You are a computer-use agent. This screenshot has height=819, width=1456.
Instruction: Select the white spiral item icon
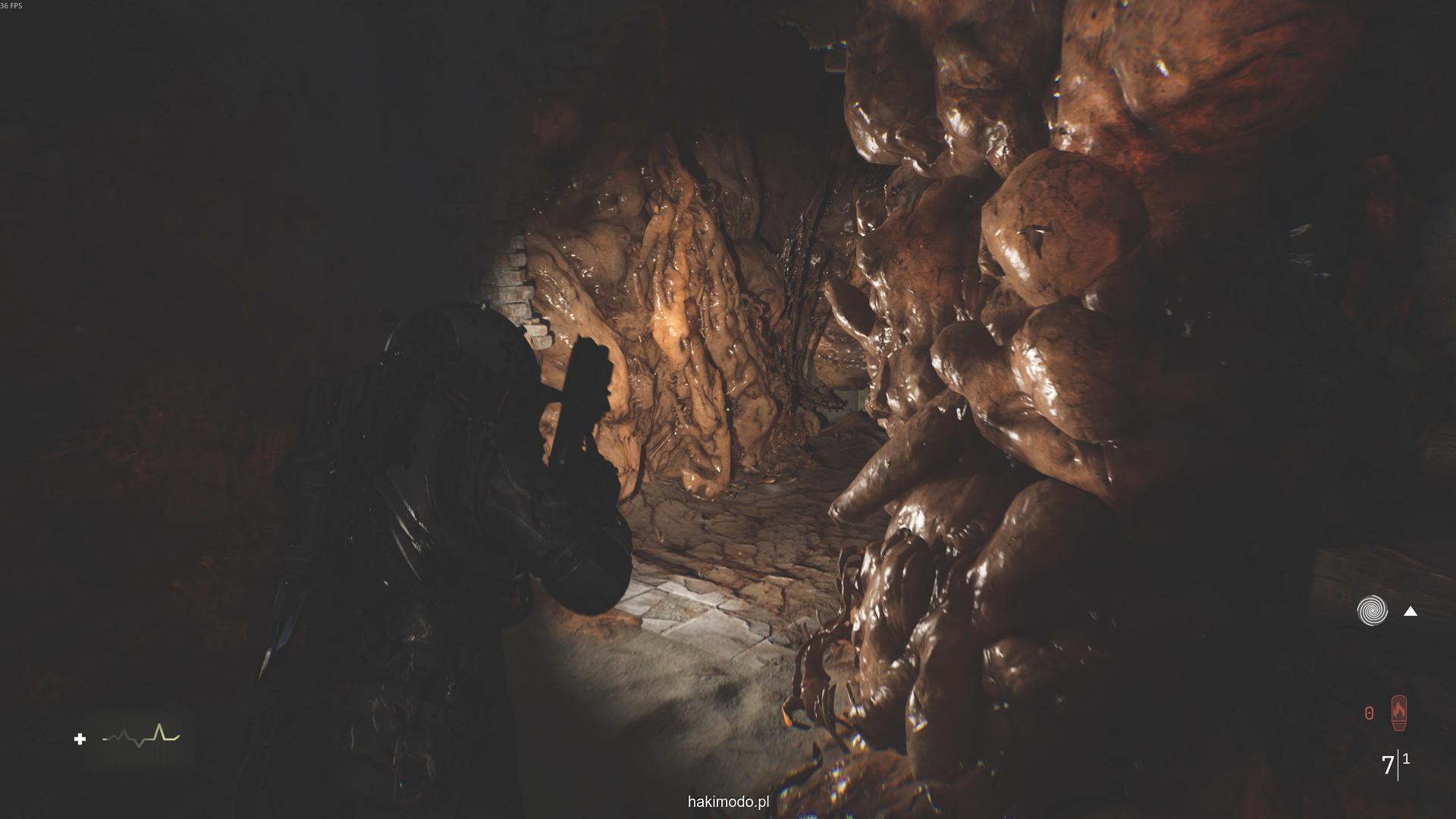(1372, 610)
